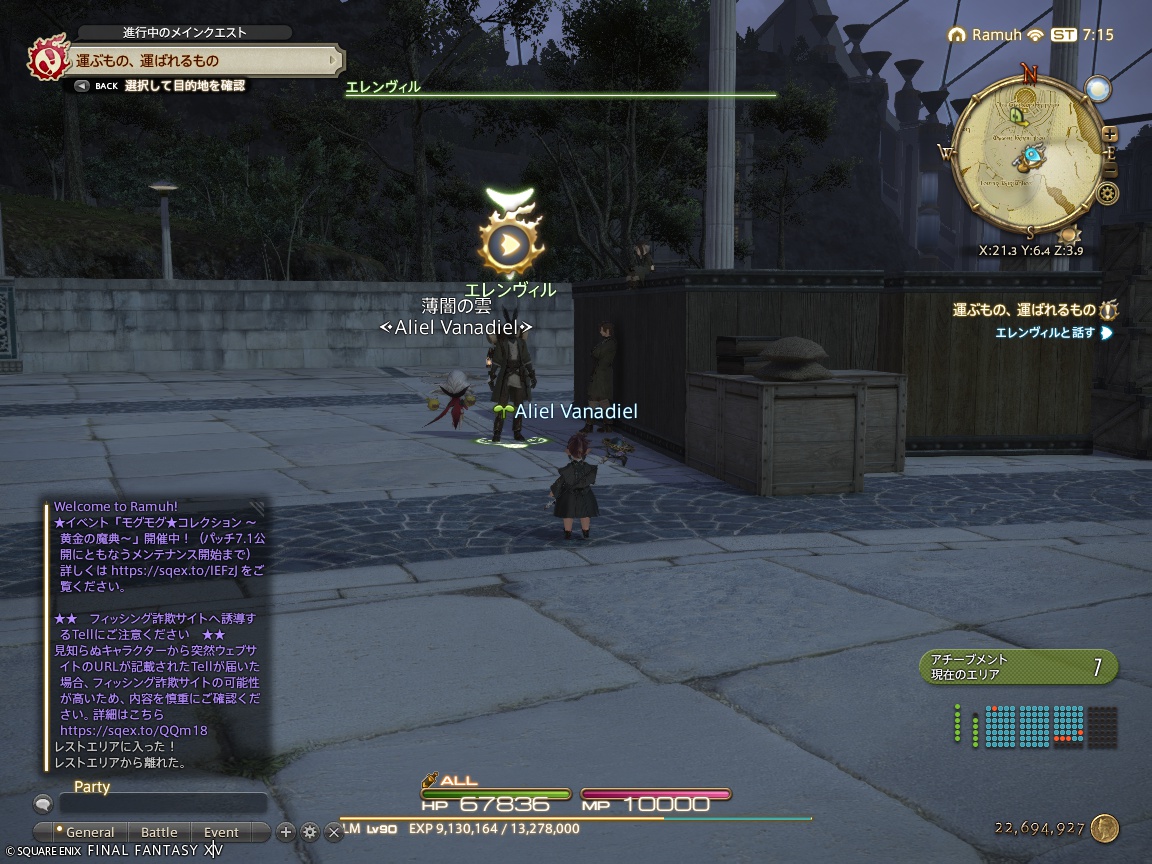The height and width of the screenshot is (864, 1152).
Task: Select the エレンヴィルと話す objective in the duty list
Action: (1045, 333)
